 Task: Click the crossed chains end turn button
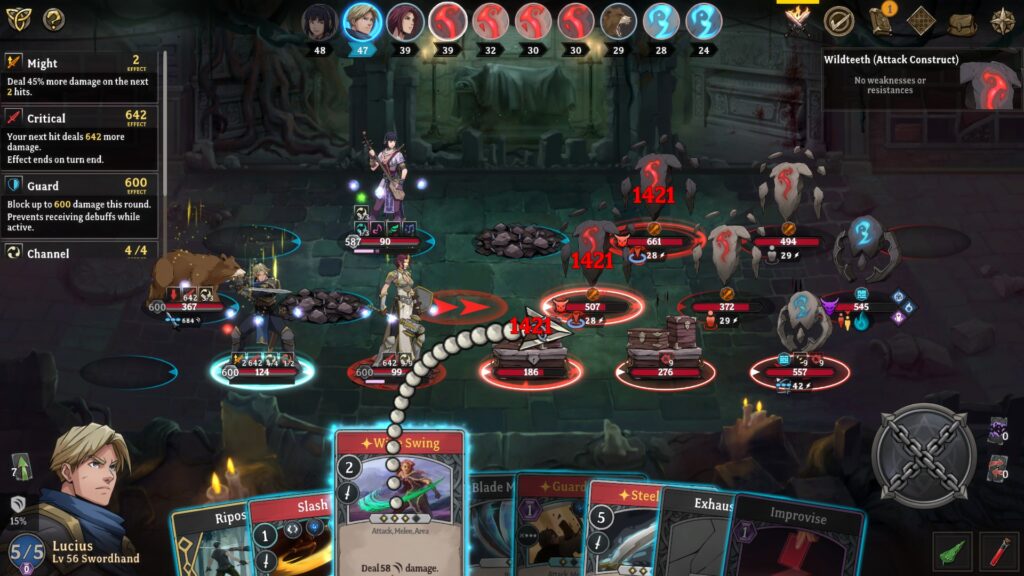tap(923, 455)
